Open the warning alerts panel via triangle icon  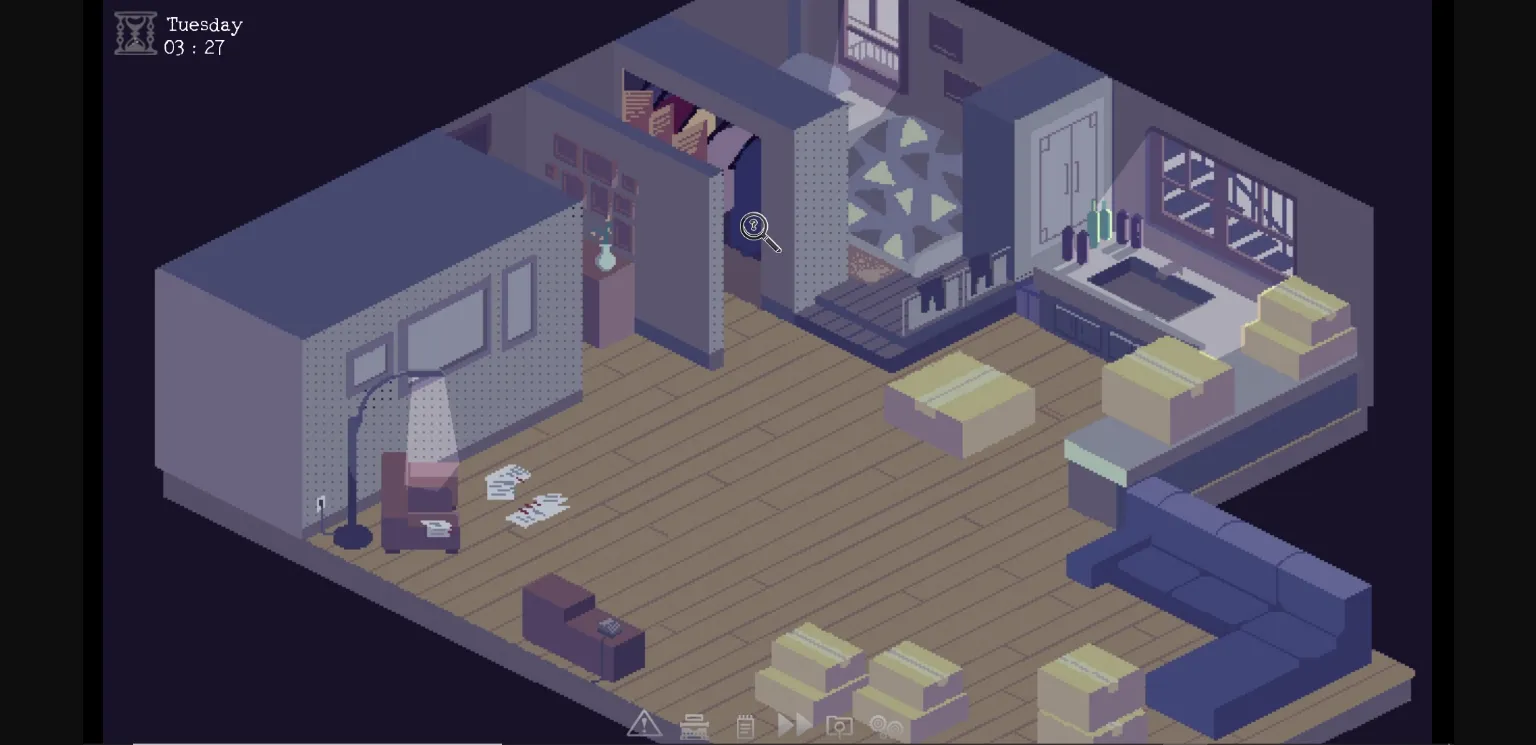644,724
